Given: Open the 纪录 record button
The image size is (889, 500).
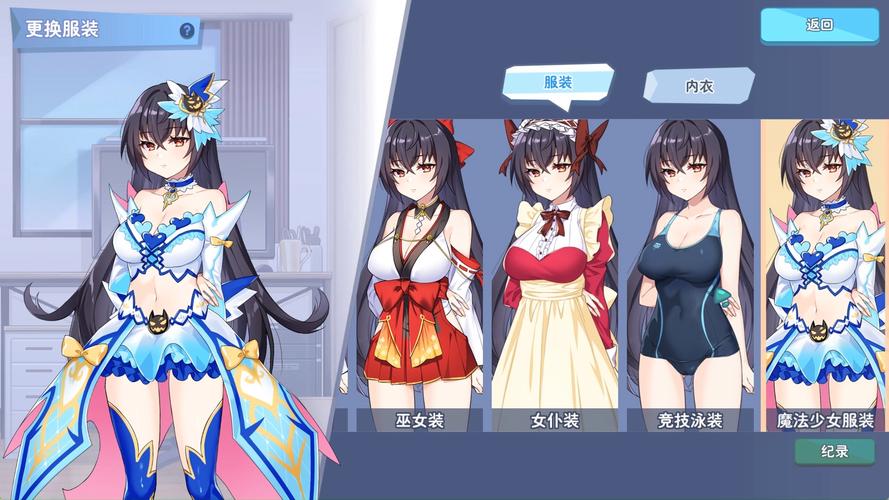Looking at the screenshot, I should (834, 452).
